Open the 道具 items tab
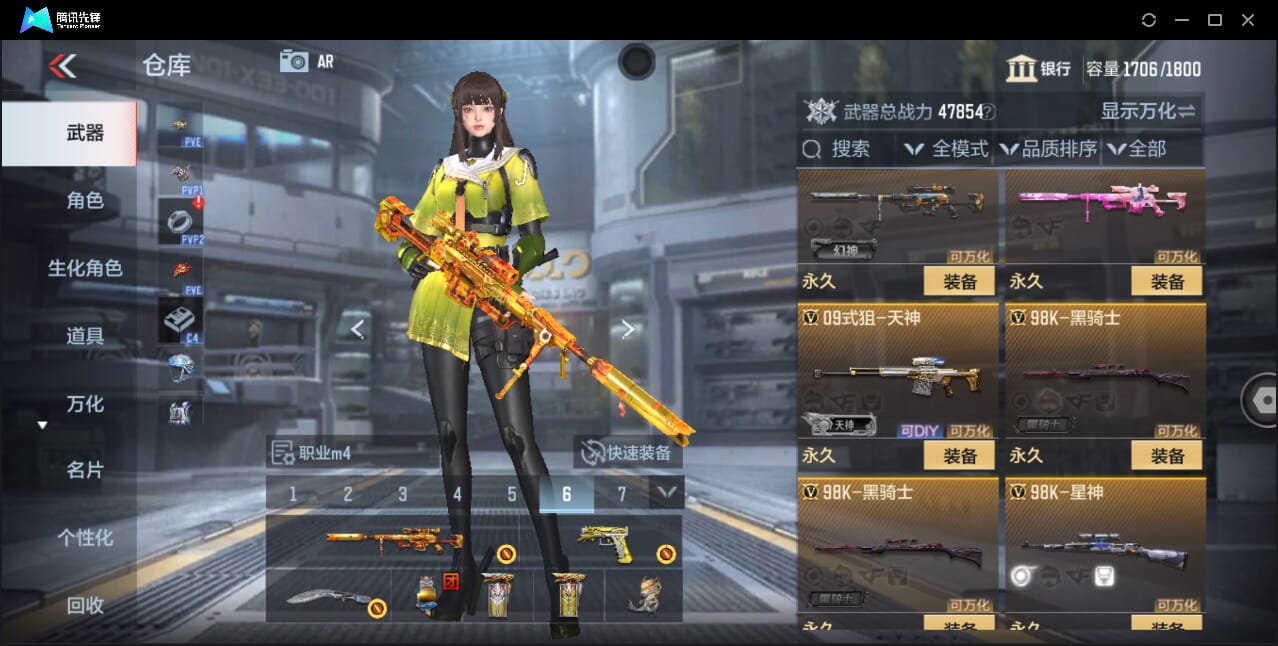 click(x=84, y=336)
